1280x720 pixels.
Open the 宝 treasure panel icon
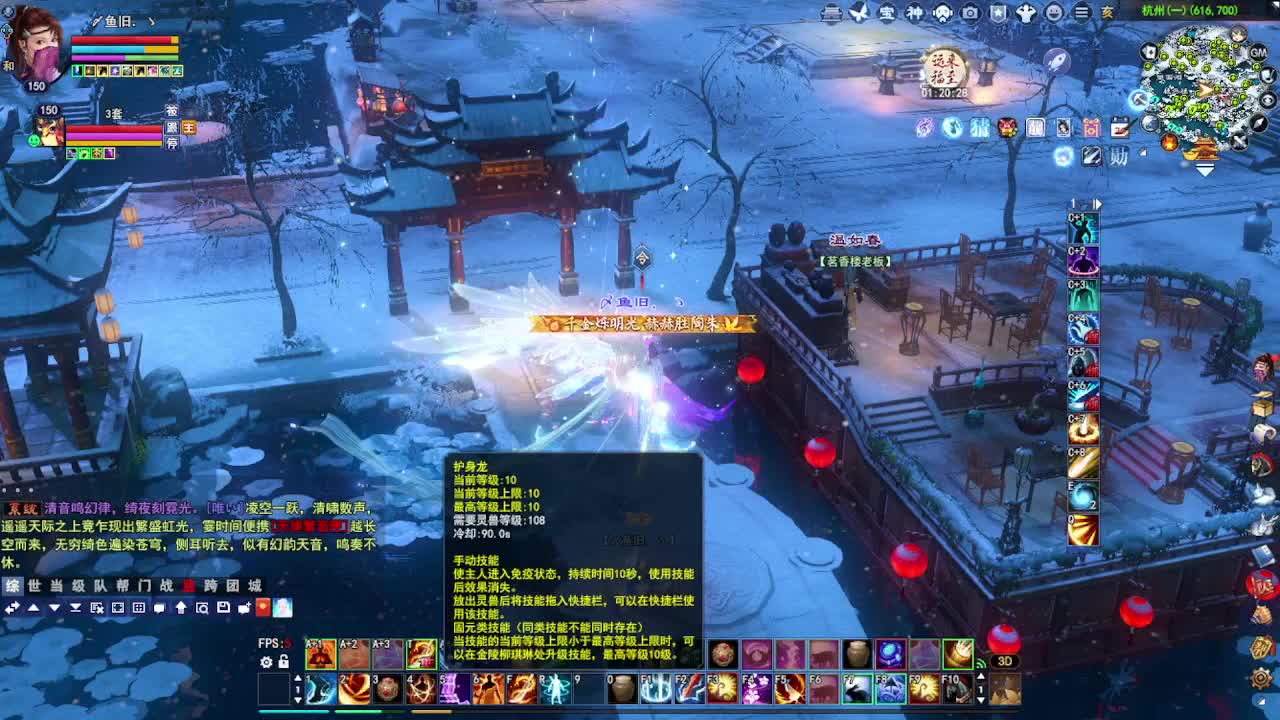coord(886,13)
